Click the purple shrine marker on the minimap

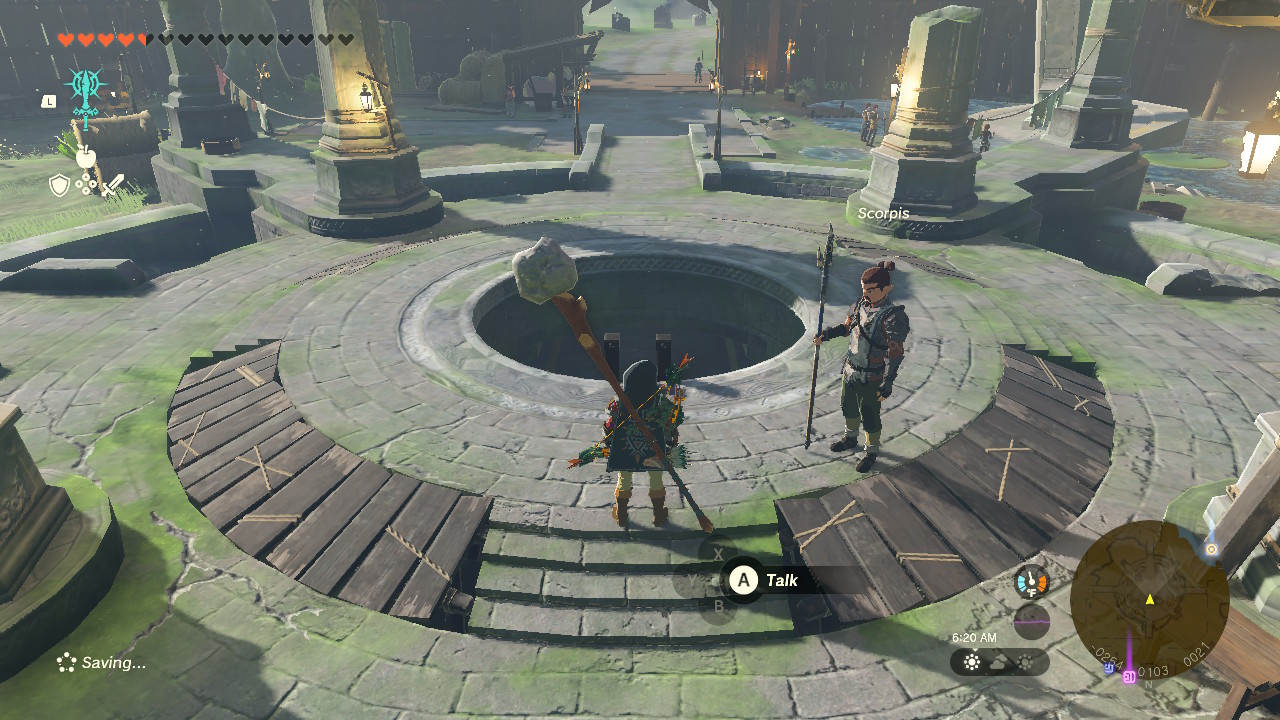coord(1129,677)
